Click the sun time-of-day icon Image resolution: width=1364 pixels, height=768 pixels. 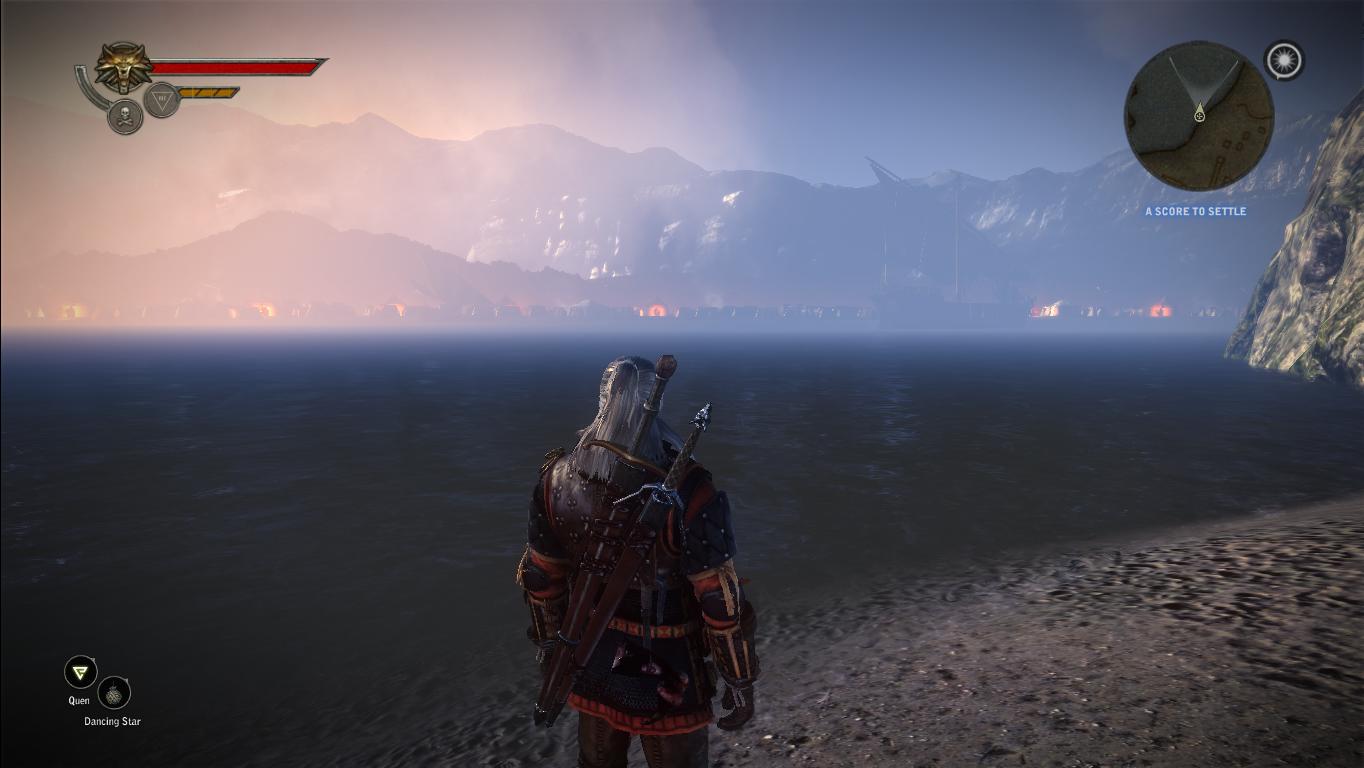[1283, 60]
